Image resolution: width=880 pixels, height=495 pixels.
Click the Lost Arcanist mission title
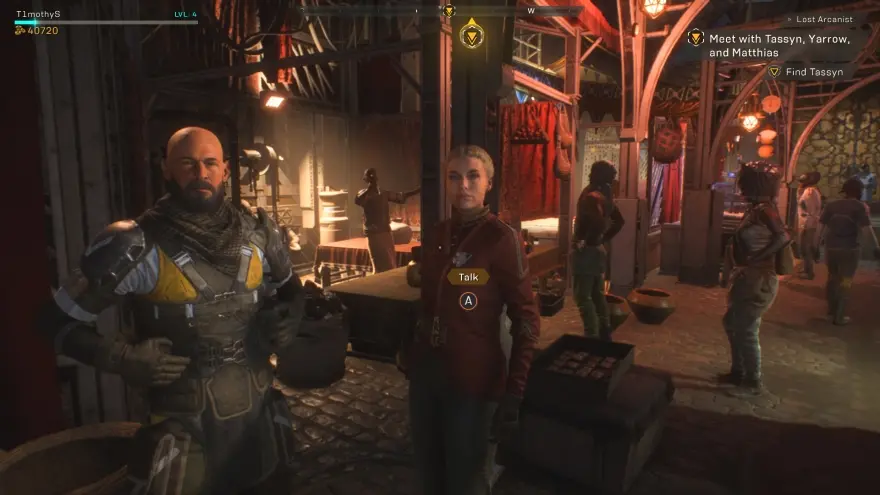(824, 19)
